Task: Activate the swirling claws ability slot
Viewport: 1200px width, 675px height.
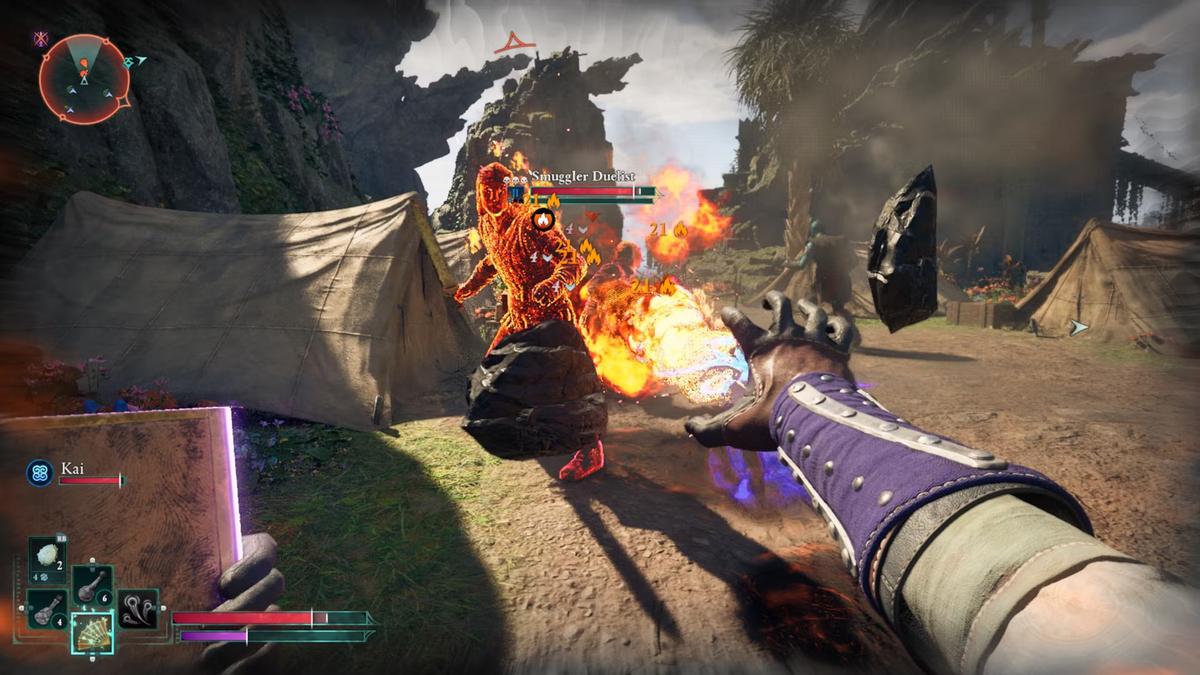Action: pos(137,609)
